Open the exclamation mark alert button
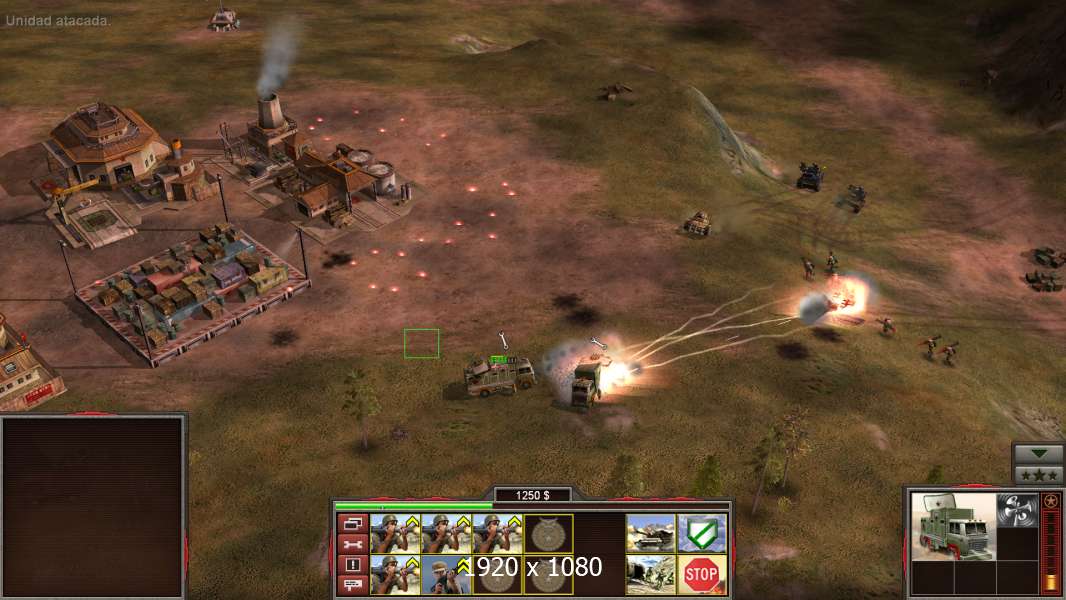Screen dimensions: 1066x600 click(x=352, y=565)
